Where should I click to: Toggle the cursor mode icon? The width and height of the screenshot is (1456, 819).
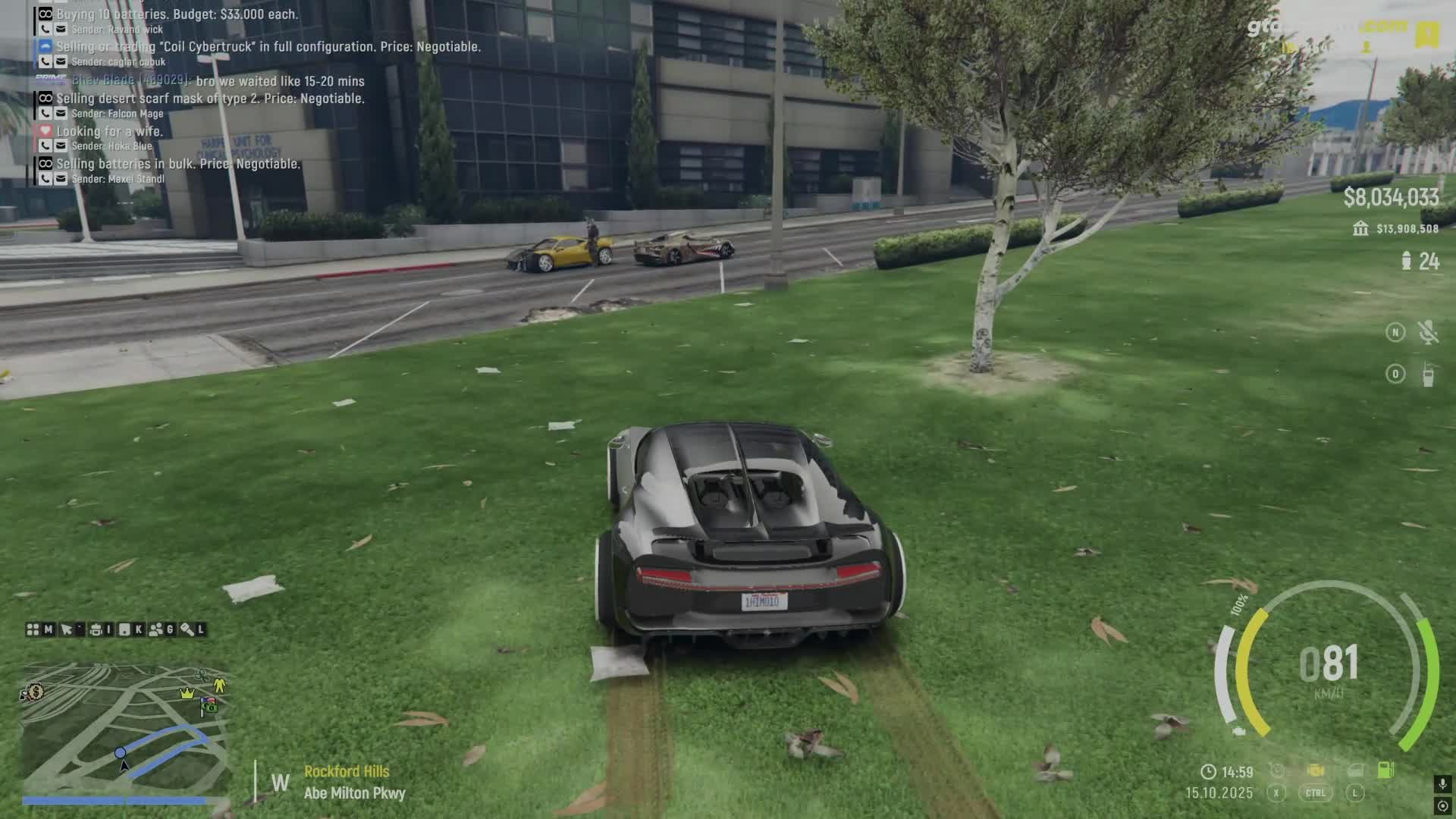click(x=67, y=629)
